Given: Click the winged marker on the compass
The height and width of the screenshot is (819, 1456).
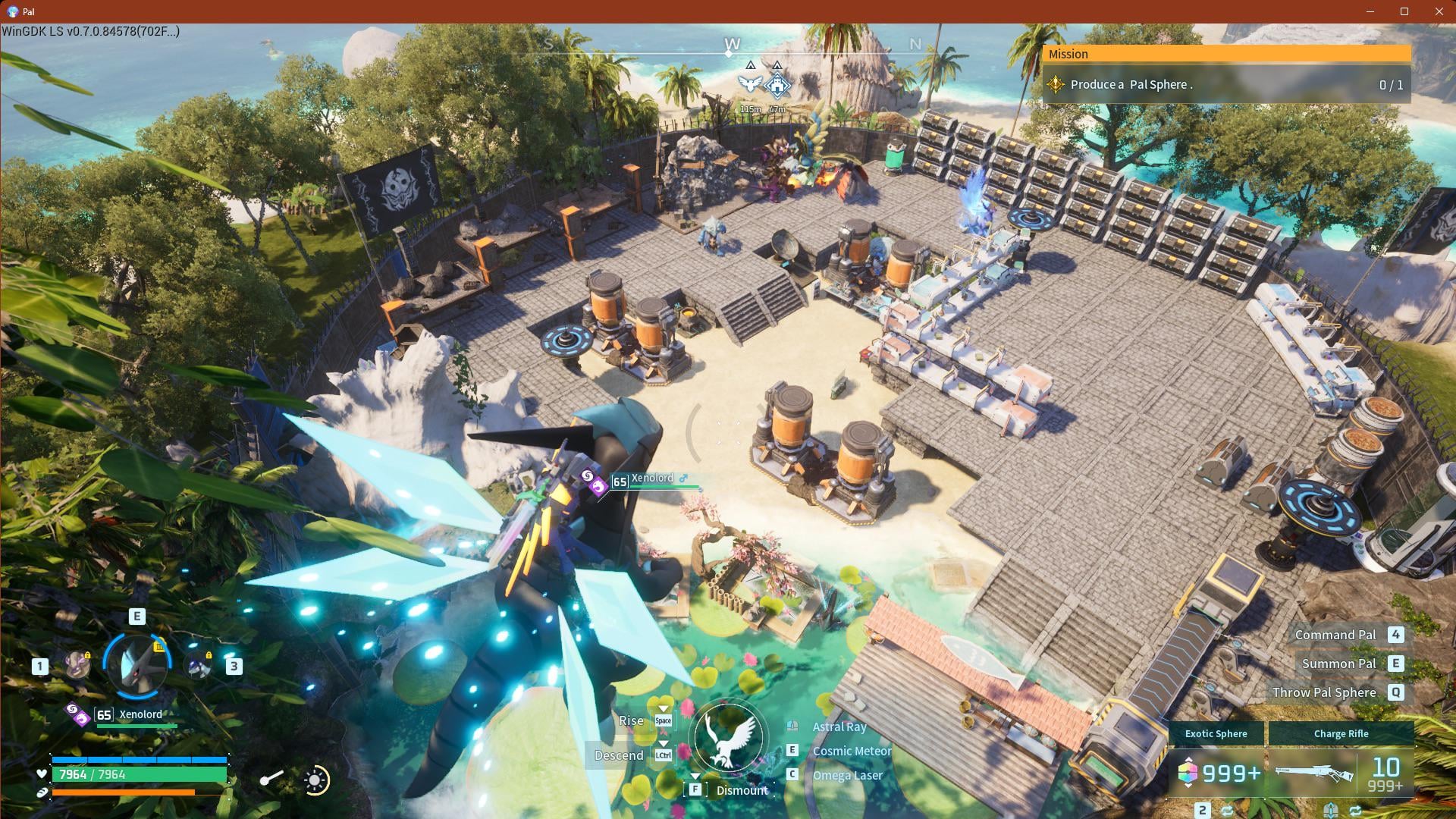Looking at the screenshot, I should pos(749,84).
